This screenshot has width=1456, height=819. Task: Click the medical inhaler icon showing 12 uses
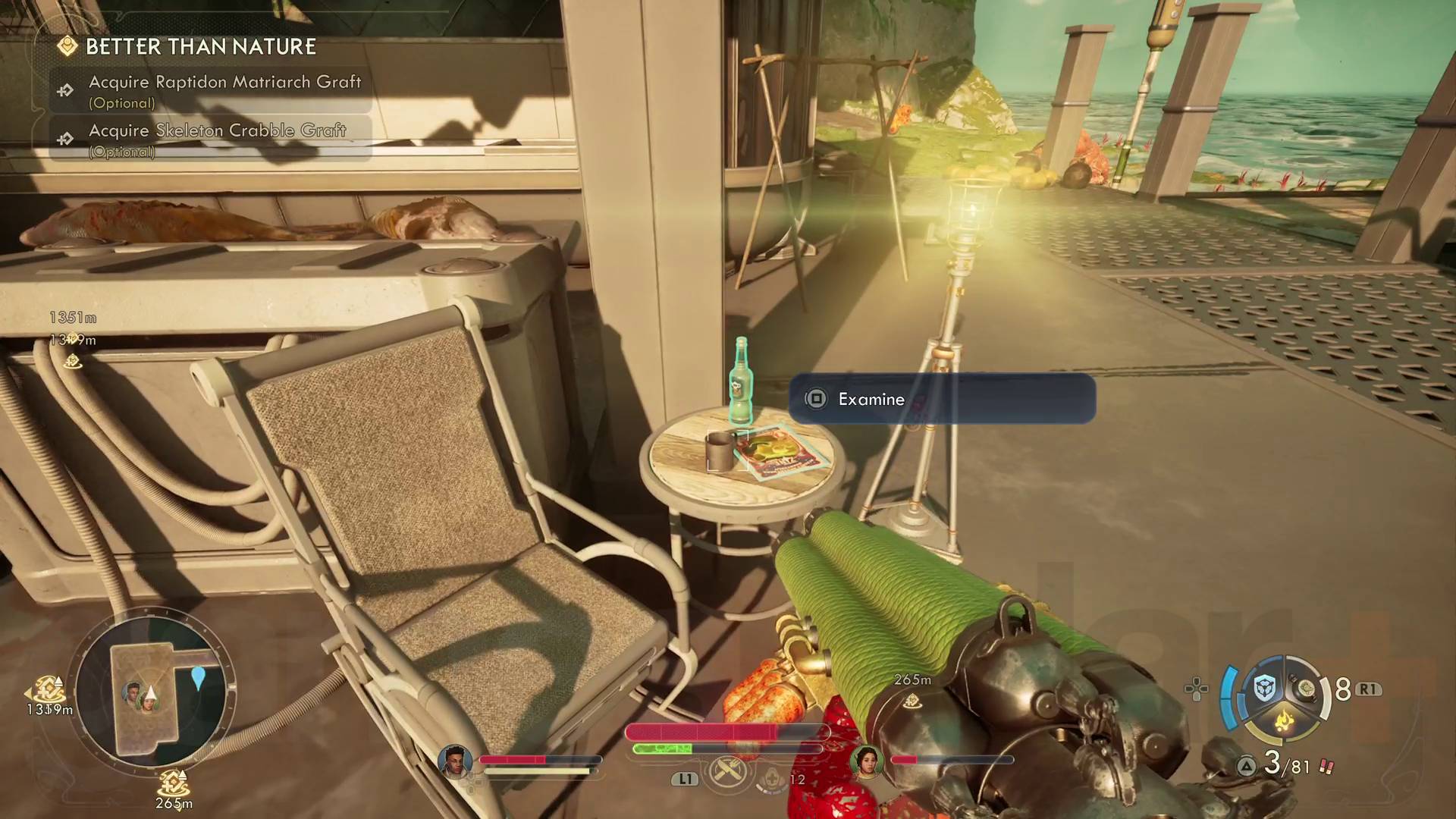coord(773,777)
